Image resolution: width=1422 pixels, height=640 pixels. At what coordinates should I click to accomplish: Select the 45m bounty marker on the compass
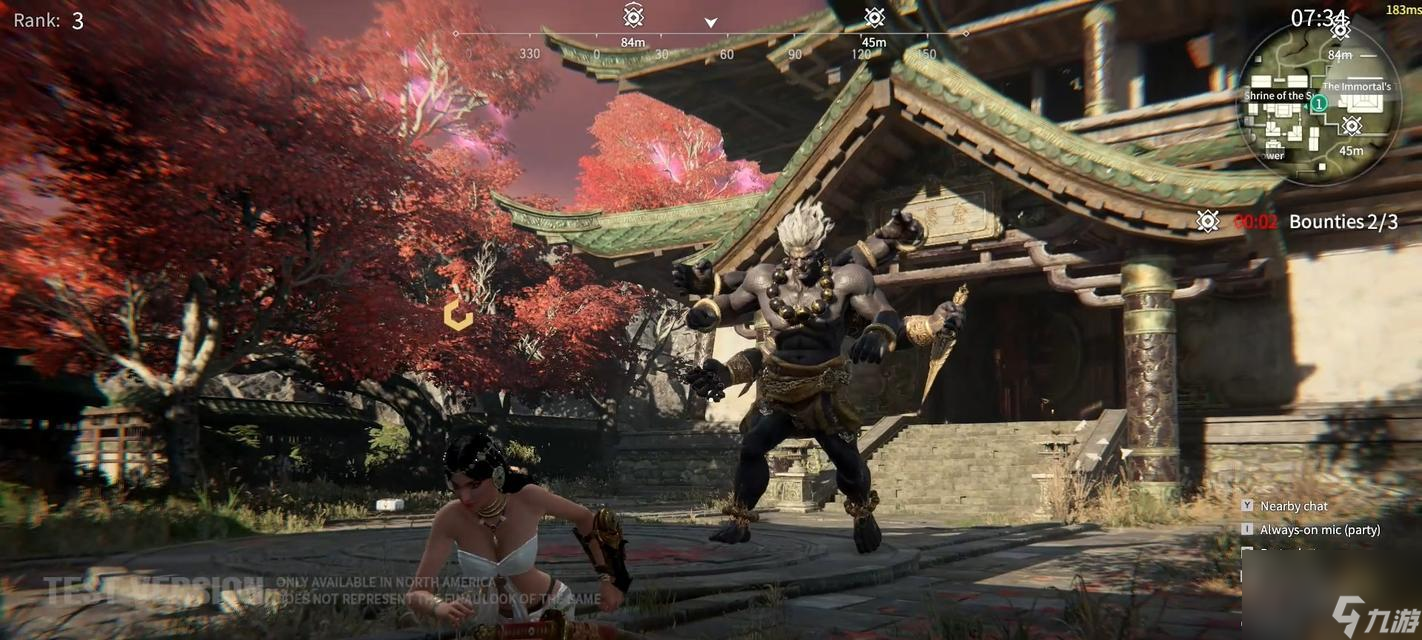pos(874,18)
